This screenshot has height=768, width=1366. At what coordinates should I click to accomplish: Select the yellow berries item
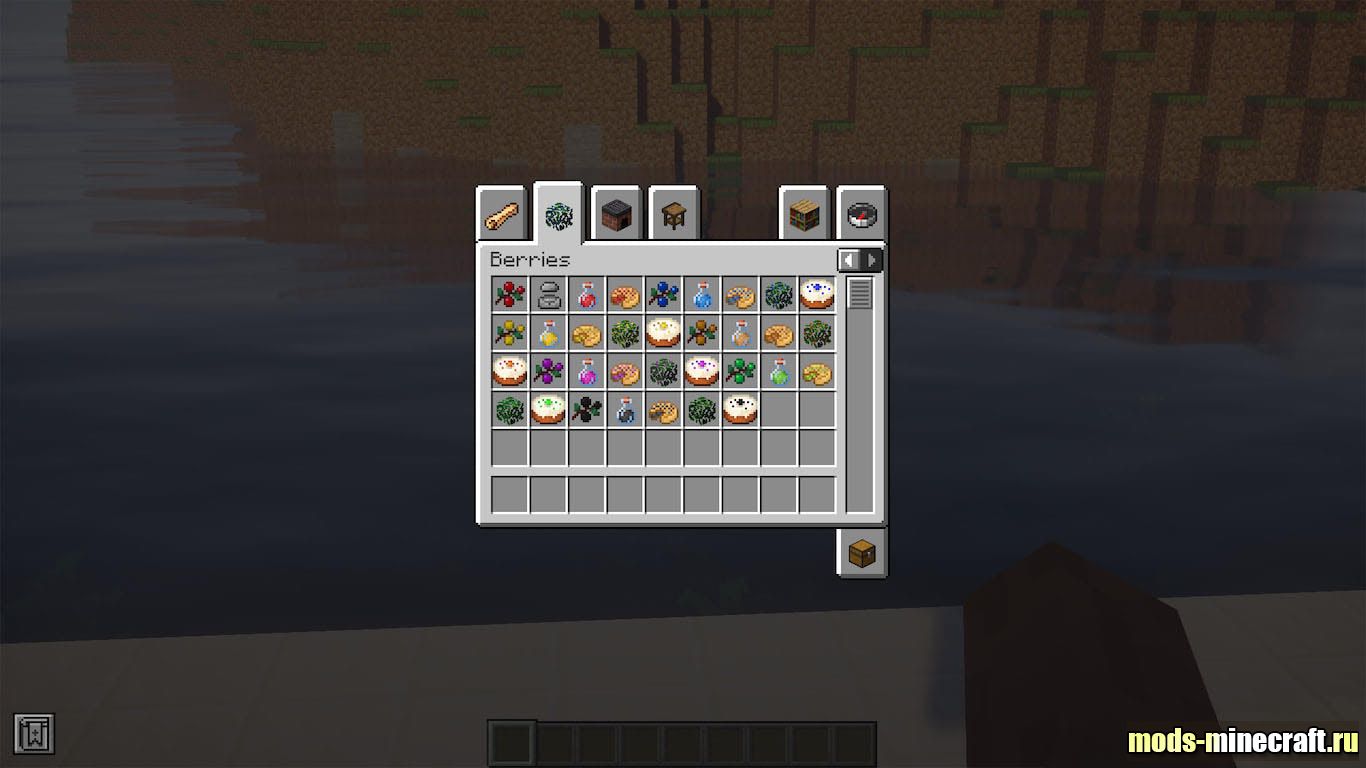coord(510,333)
